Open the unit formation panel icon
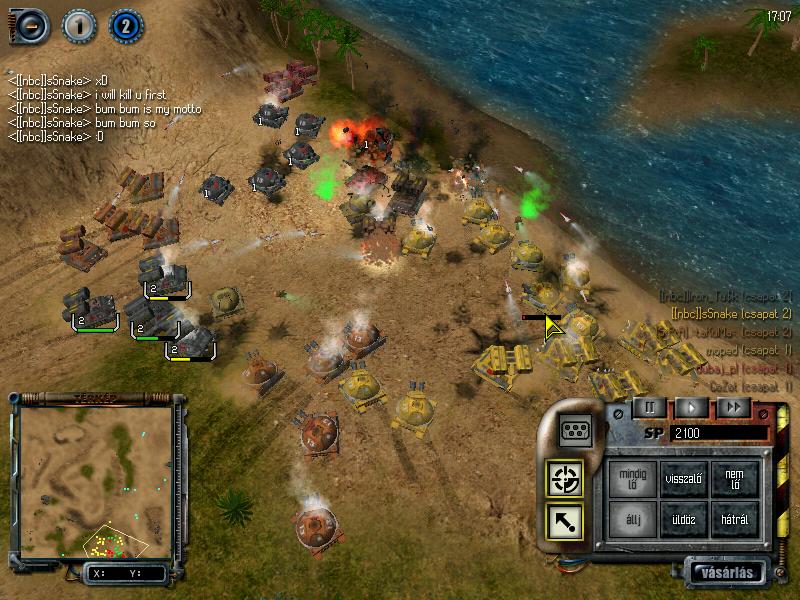 [x=575, y=430]
